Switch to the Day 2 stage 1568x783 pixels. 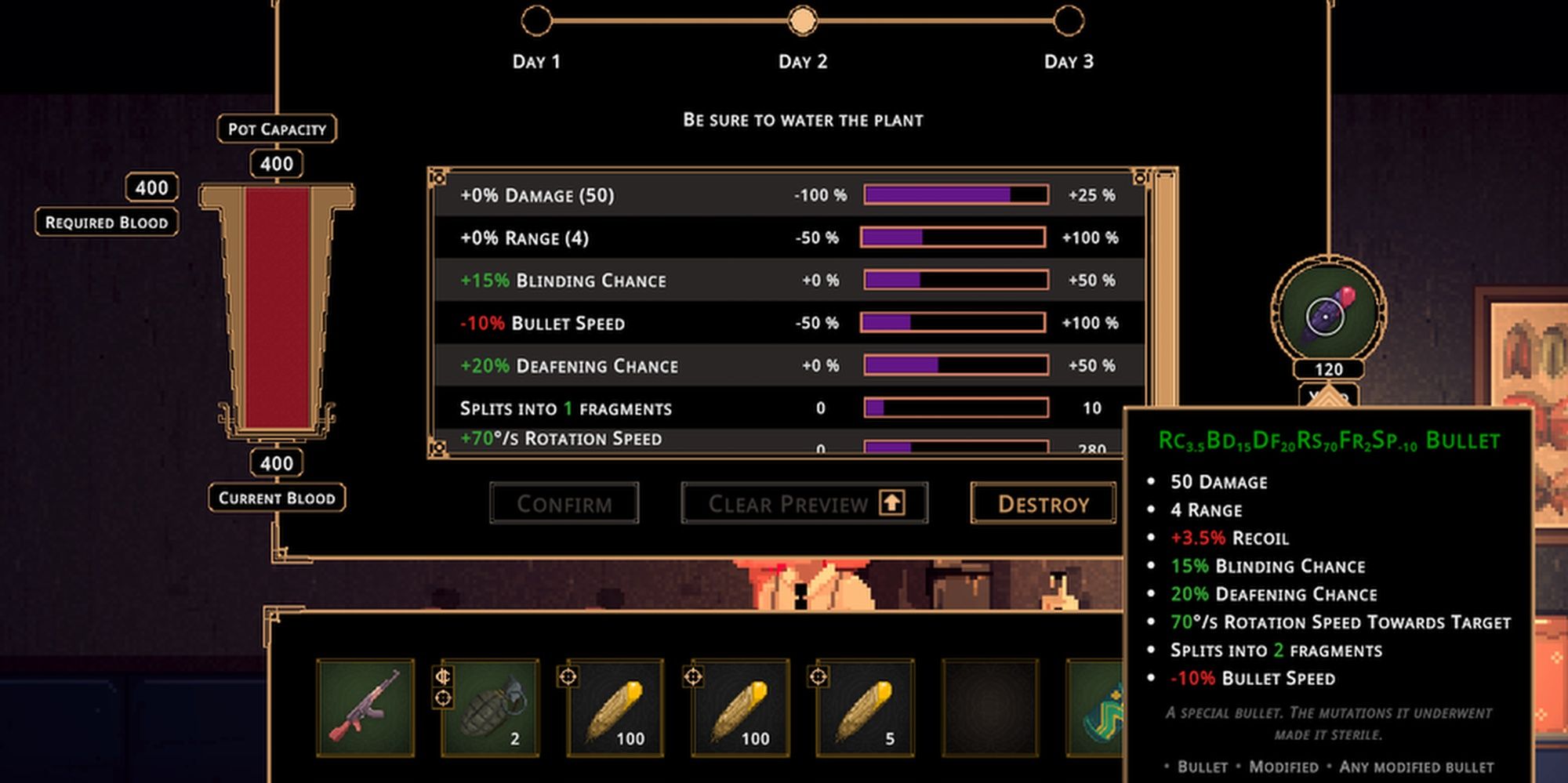coord(801,22)
